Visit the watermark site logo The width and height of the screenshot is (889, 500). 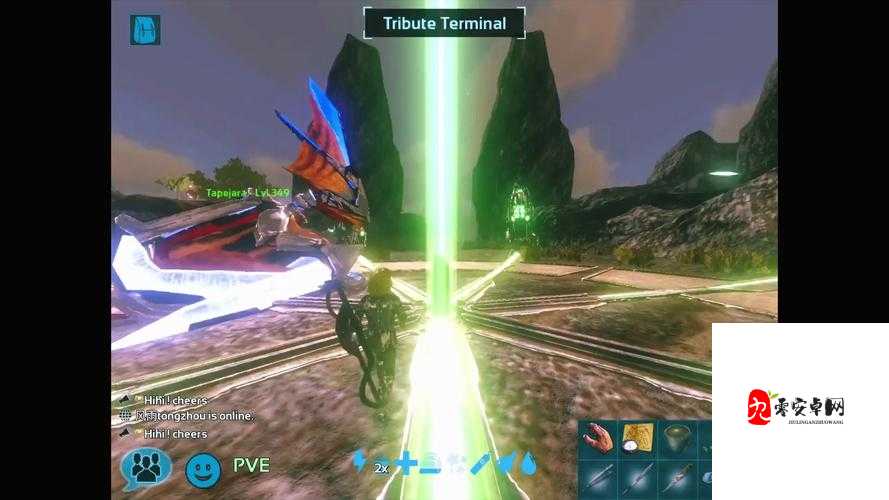click(797, 408)
